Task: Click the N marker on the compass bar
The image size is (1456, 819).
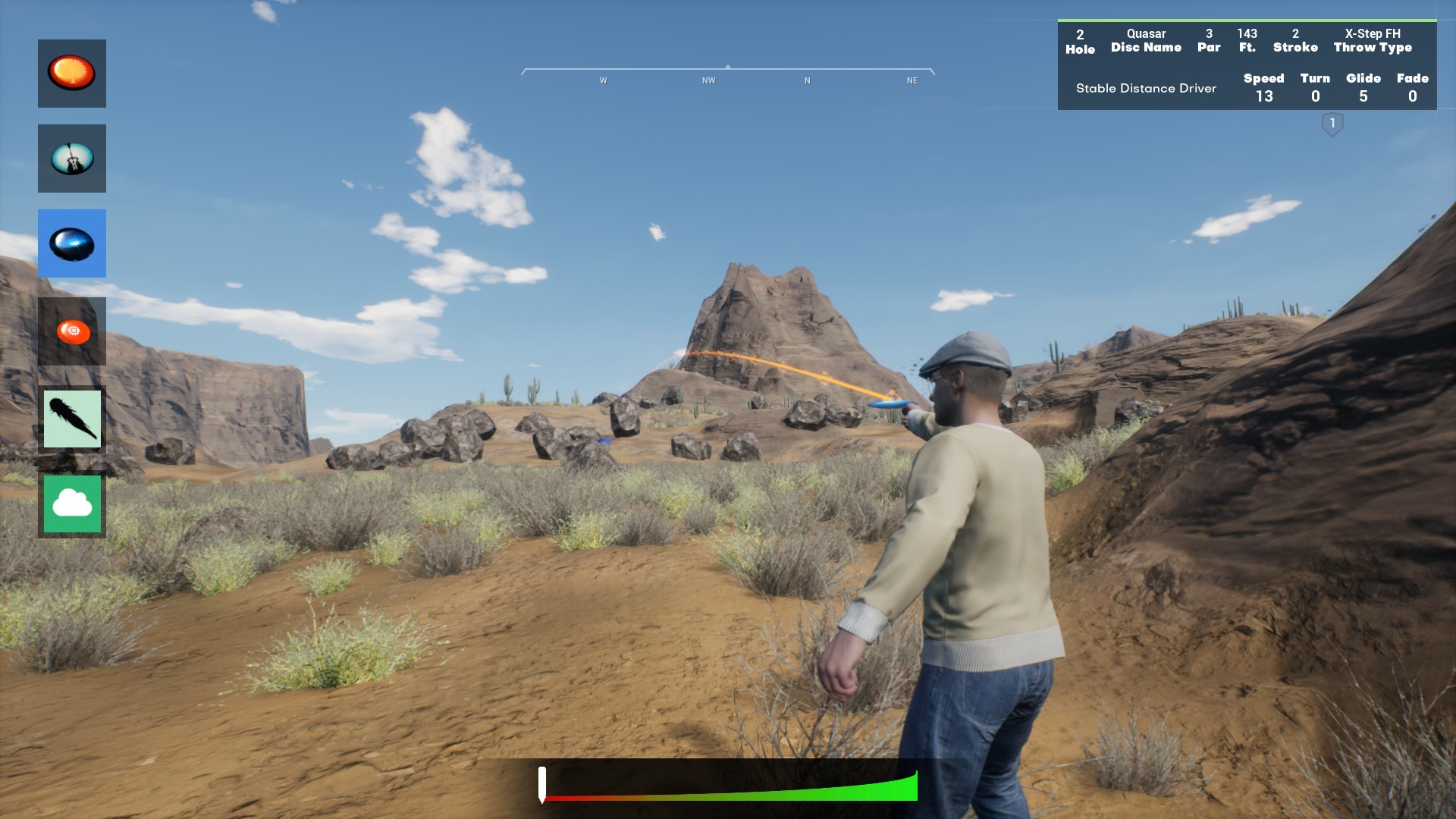Action: click(x=807, y=79)
